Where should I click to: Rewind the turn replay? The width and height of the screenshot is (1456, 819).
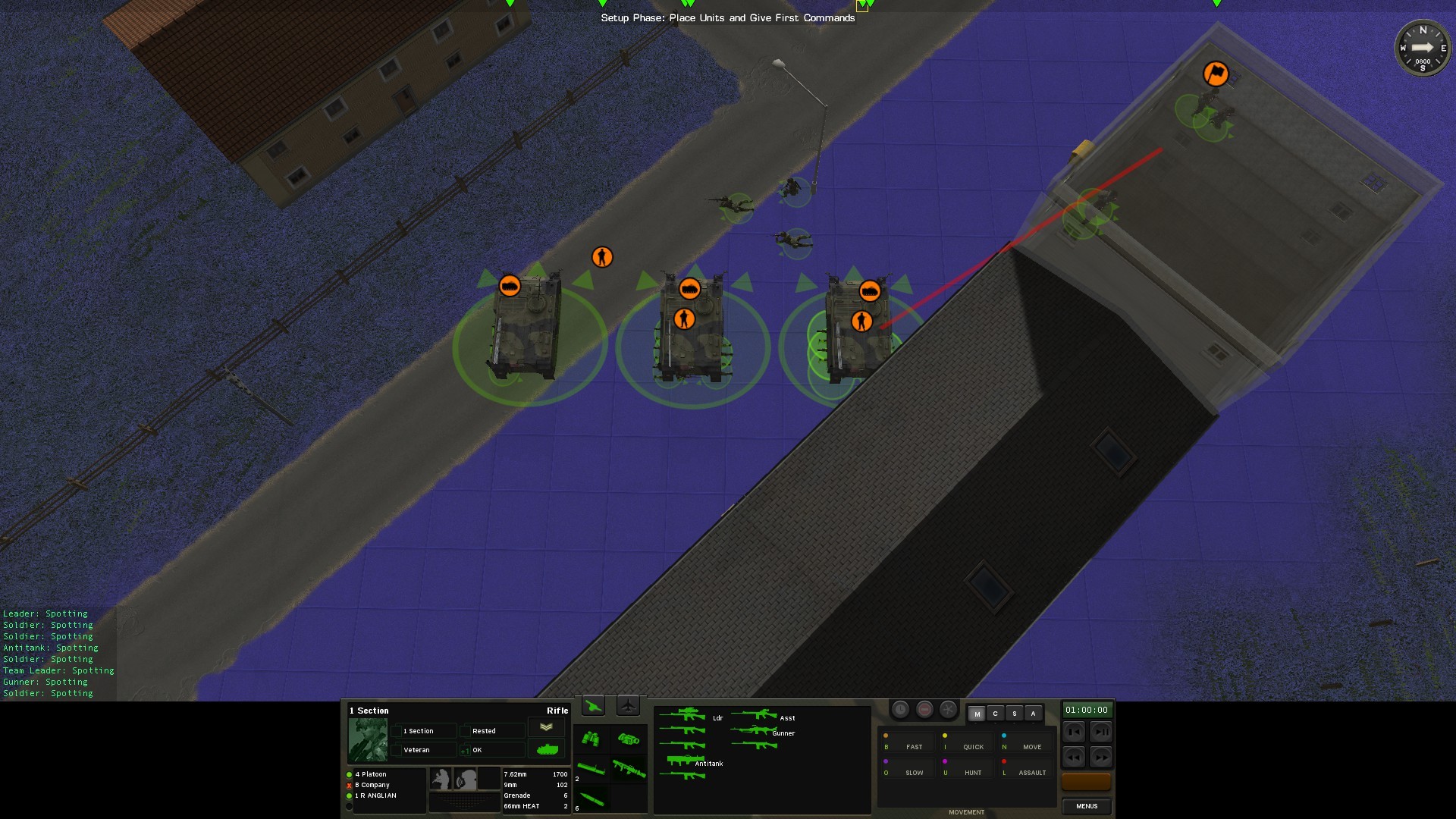1074,757
